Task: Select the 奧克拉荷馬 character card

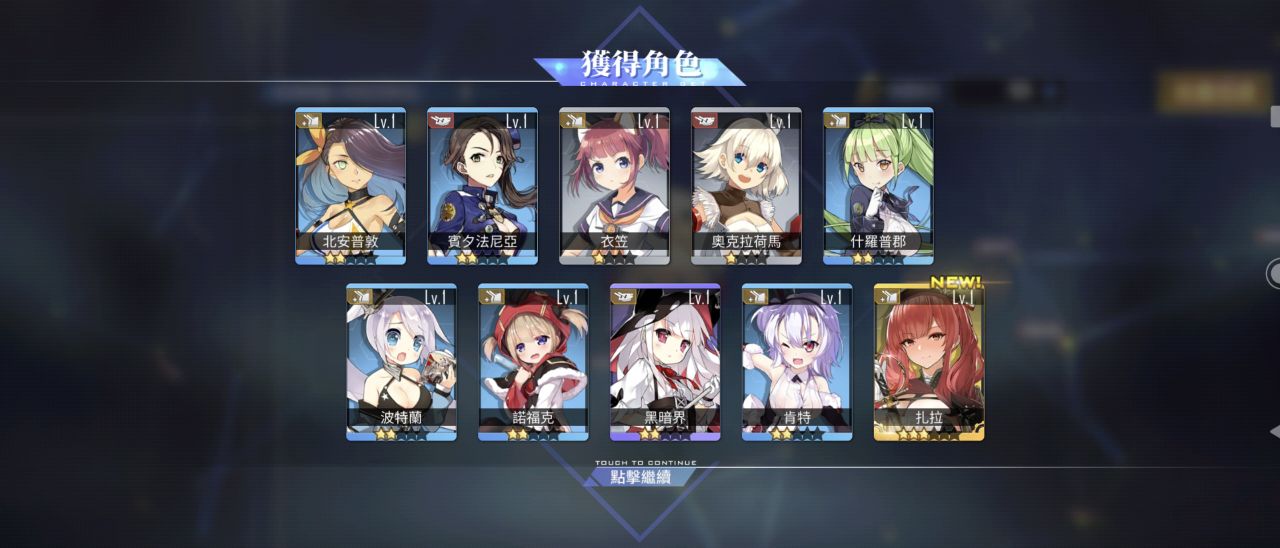Action: pyautogui.click(x=746, y=186)
